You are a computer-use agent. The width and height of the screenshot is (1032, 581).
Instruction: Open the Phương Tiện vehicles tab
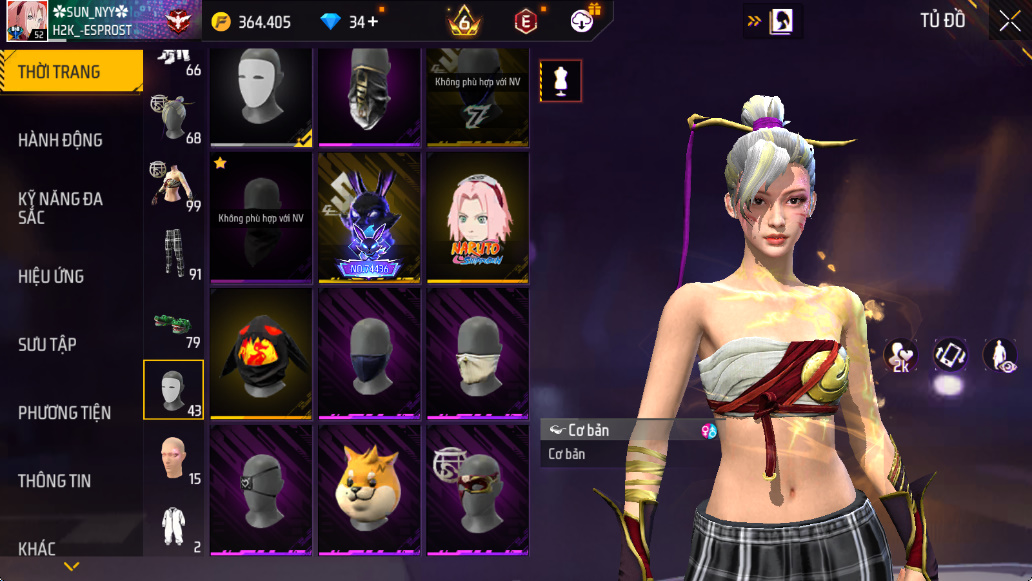tap(64, 412)
